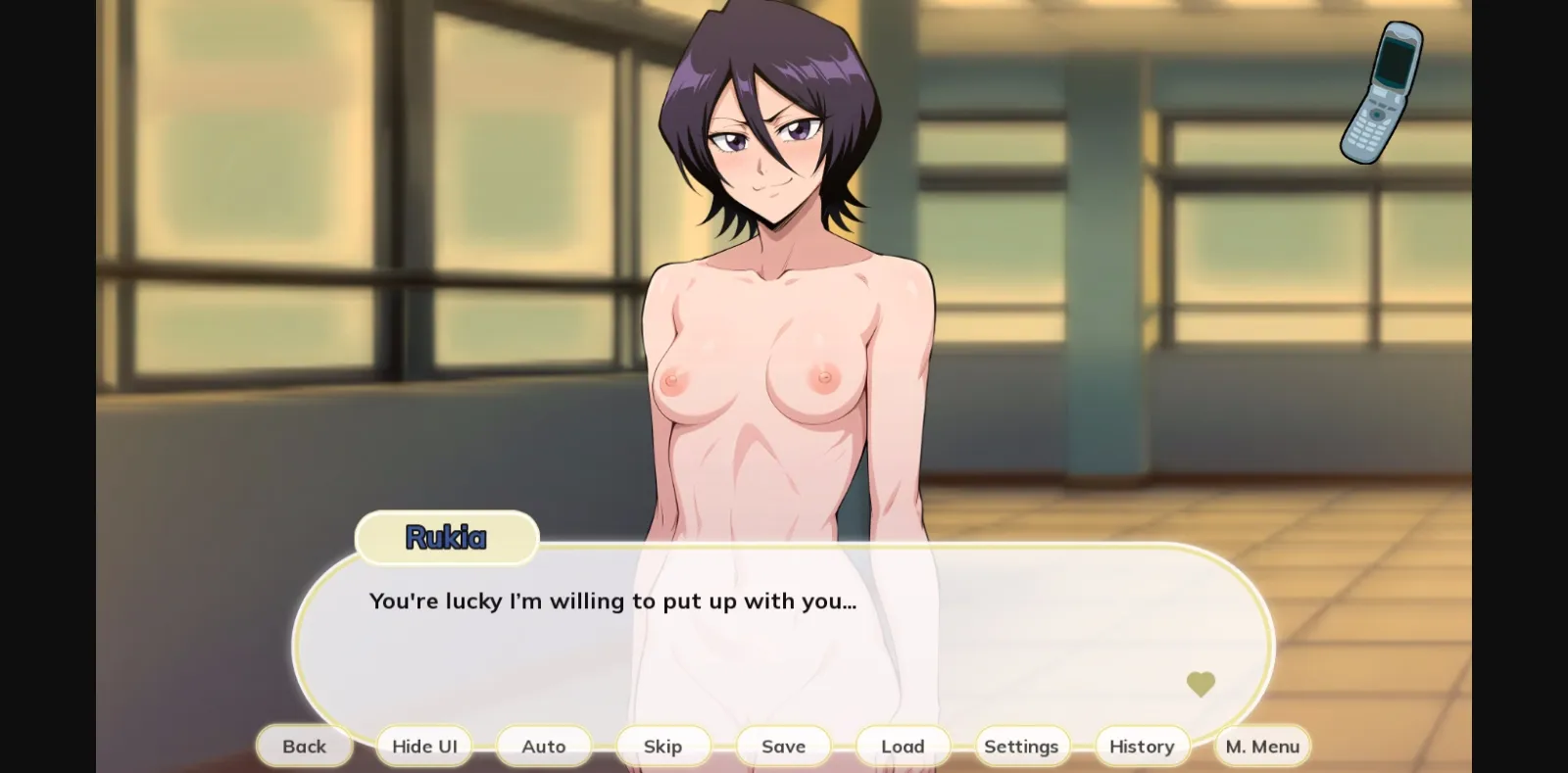Toggle Auto dialogue advance
The width and height of the screenshot is (1568, 773).
[x=544, y=747]
